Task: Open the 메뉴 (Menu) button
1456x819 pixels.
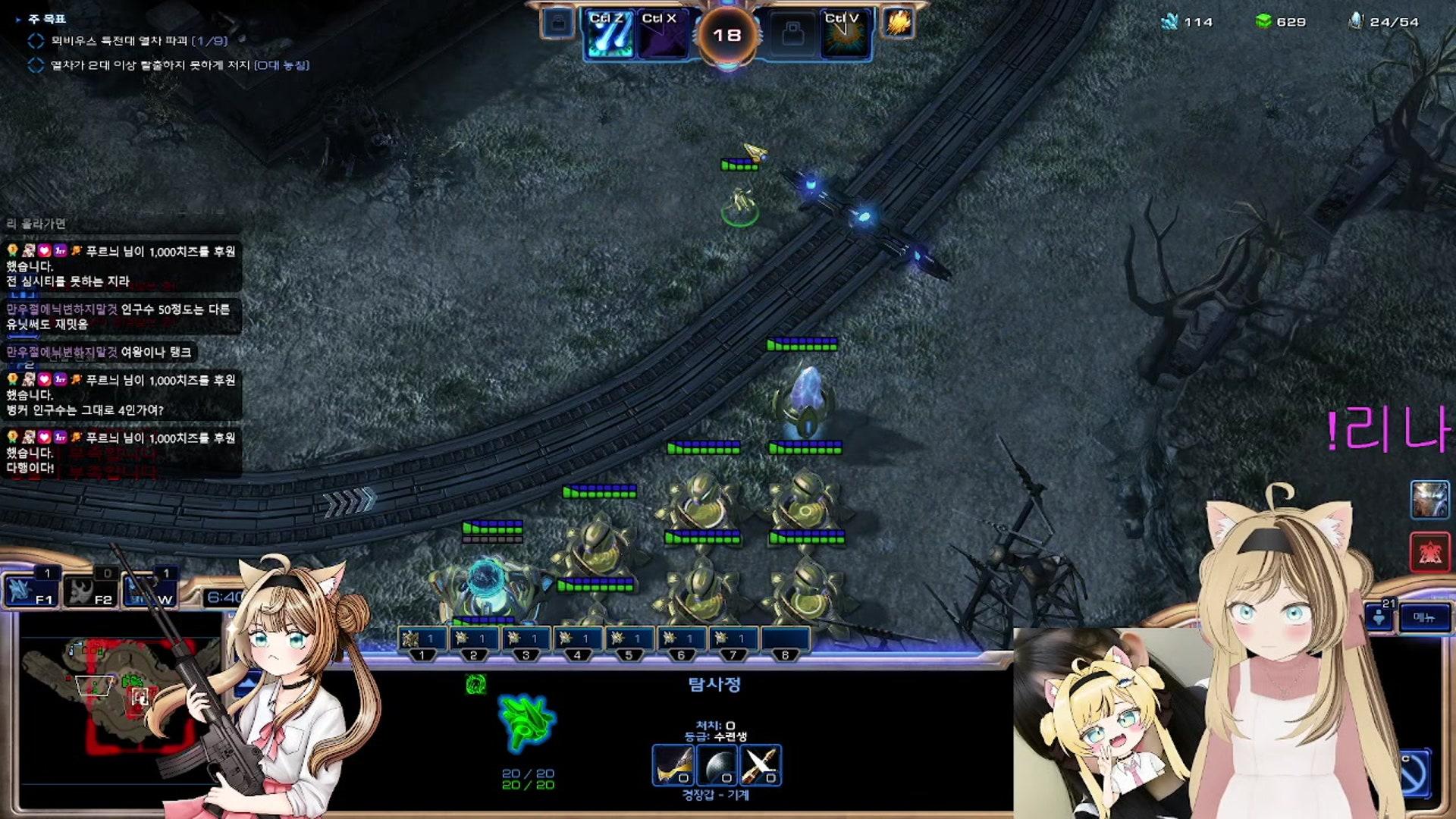Action: pos(1424,617)
